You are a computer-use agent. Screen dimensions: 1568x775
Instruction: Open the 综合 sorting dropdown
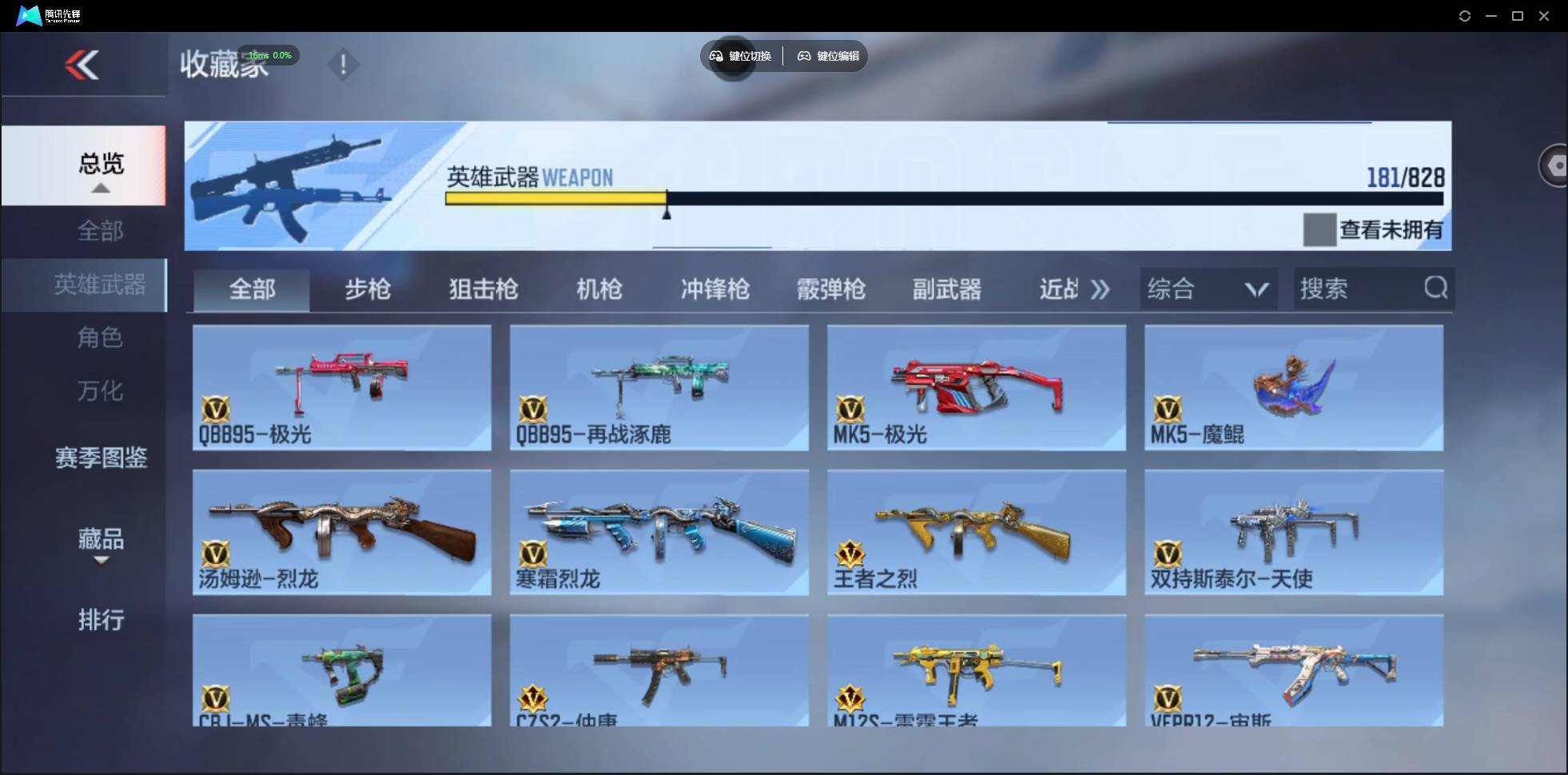coord(1207,288)
